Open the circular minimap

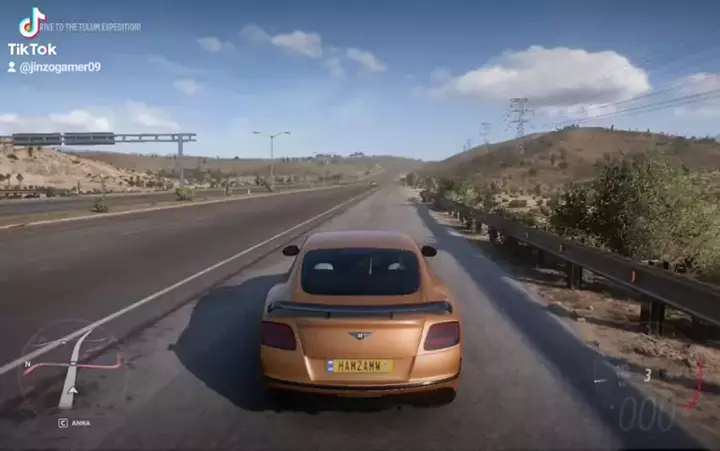click(68, 366)
